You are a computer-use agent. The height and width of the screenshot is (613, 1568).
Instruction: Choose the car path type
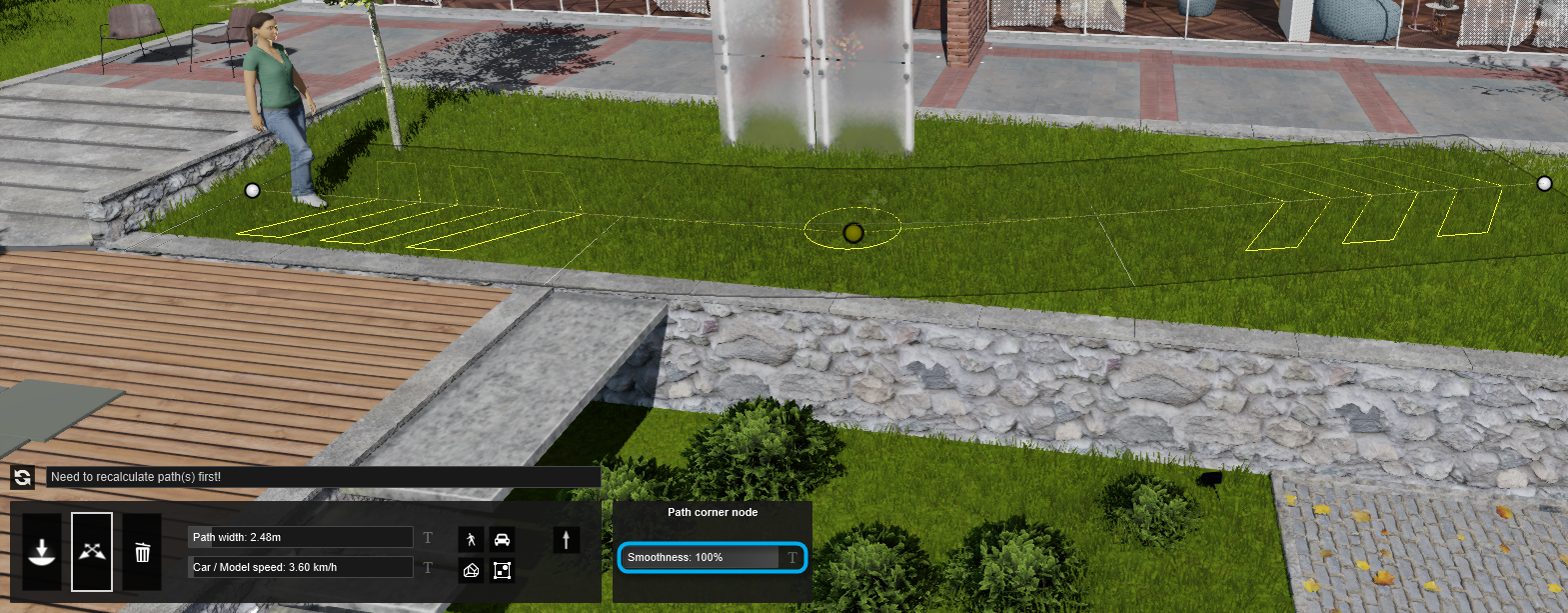(502, 540)
